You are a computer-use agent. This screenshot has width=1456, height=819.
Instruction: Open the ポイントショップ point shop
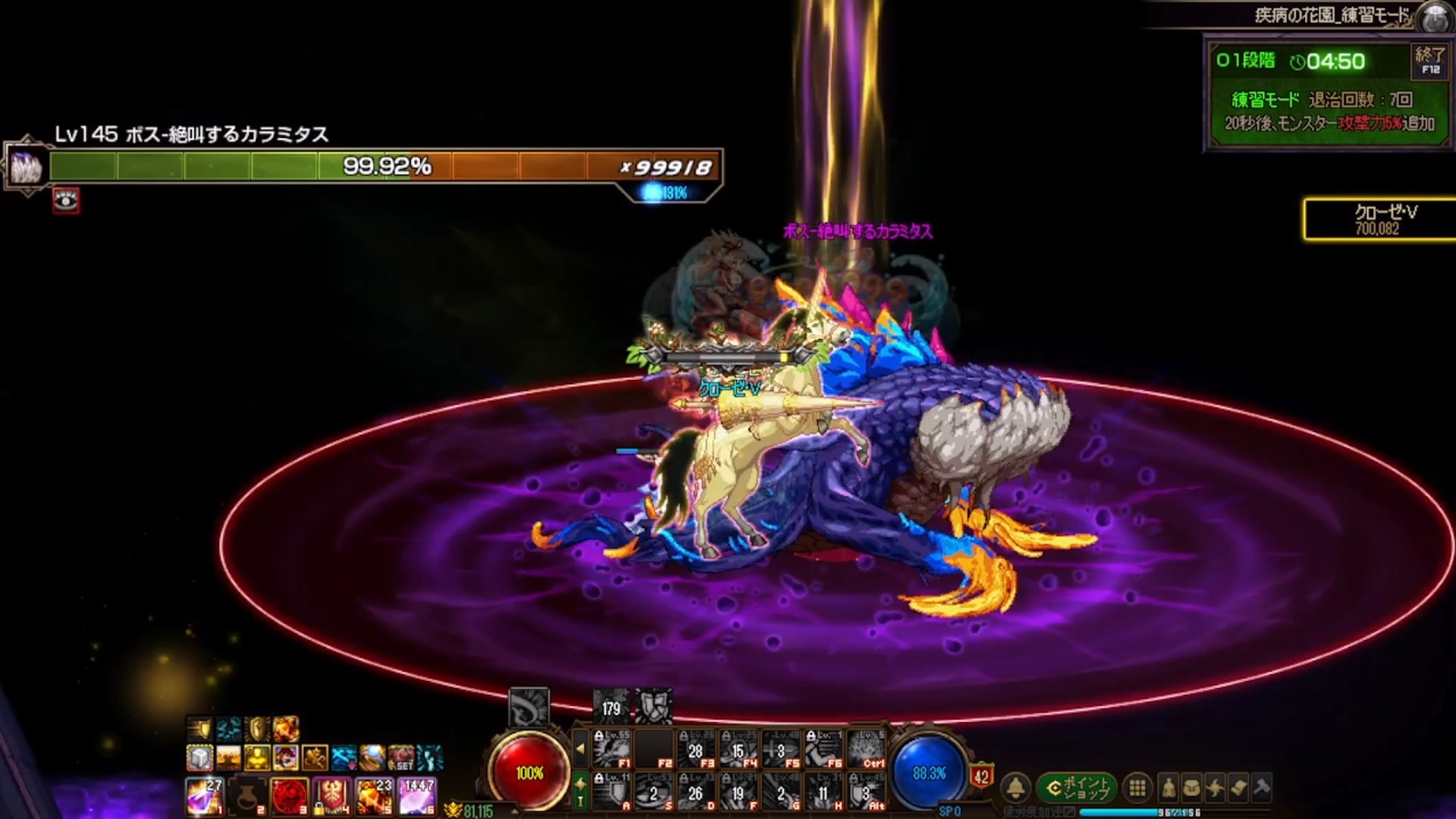(x=1077, y=789)
